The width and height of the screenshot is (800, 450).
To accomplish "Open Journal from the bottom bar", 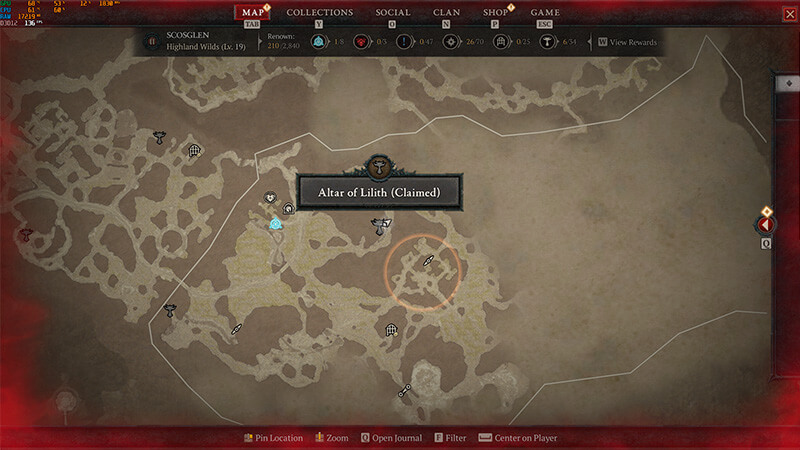I will (394, 438).
